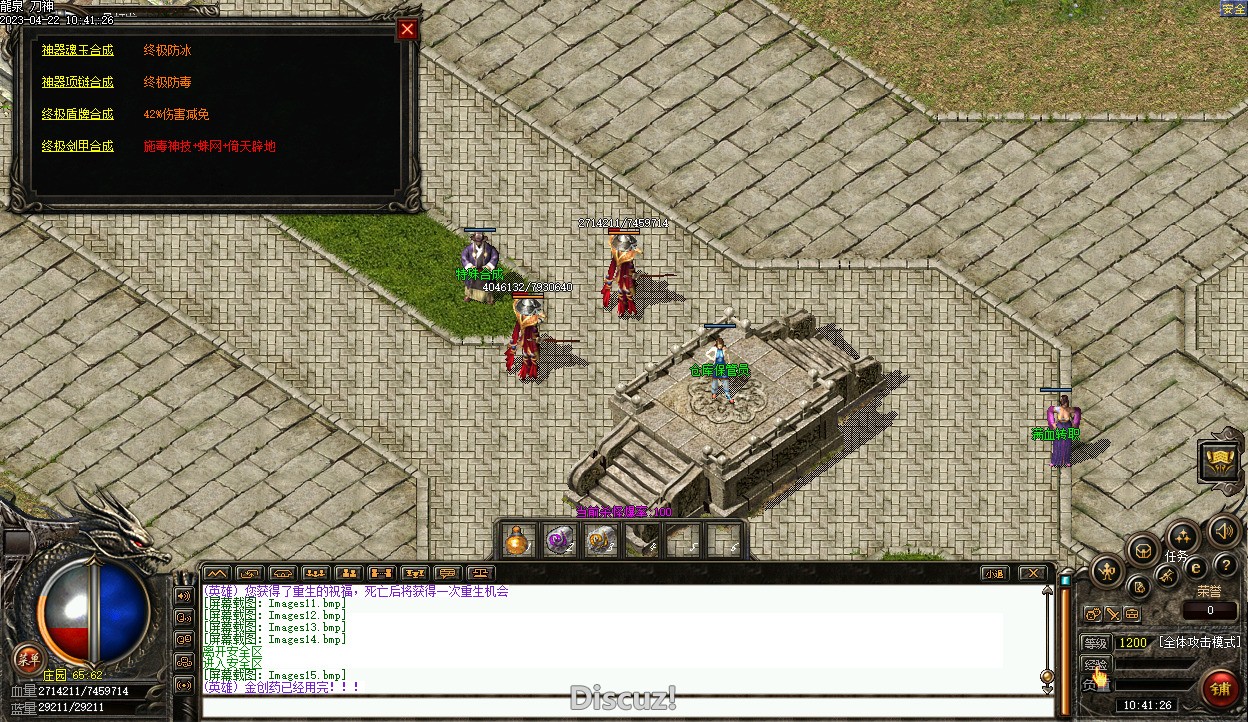This screenshot has height=722, width=1248.
Task: Select the orange swirl scroll hotbar slot
Action: point(601,541)
